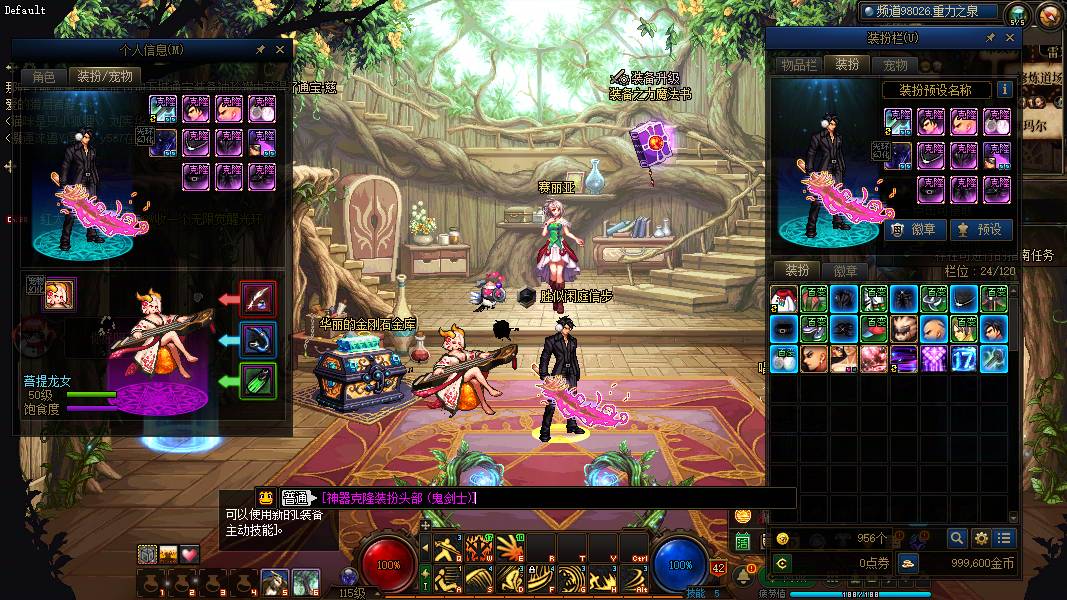Open the 装扮/宠物 tab in character info

[104, 76]
